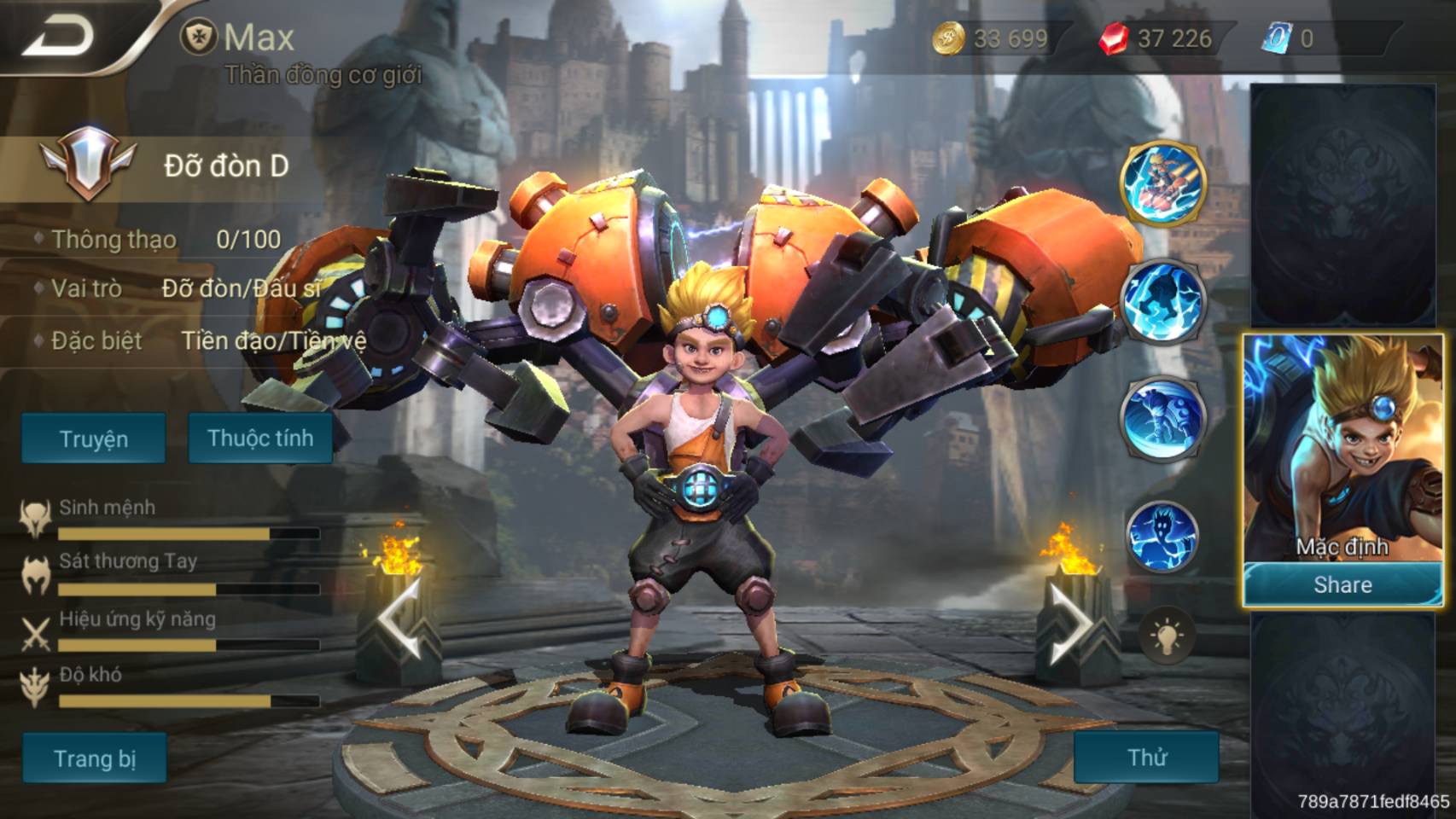The height and width of the screenshot is (819, 1456).
Task: Open the bottom electrified figure skill icon
Action: [1162, 537]
